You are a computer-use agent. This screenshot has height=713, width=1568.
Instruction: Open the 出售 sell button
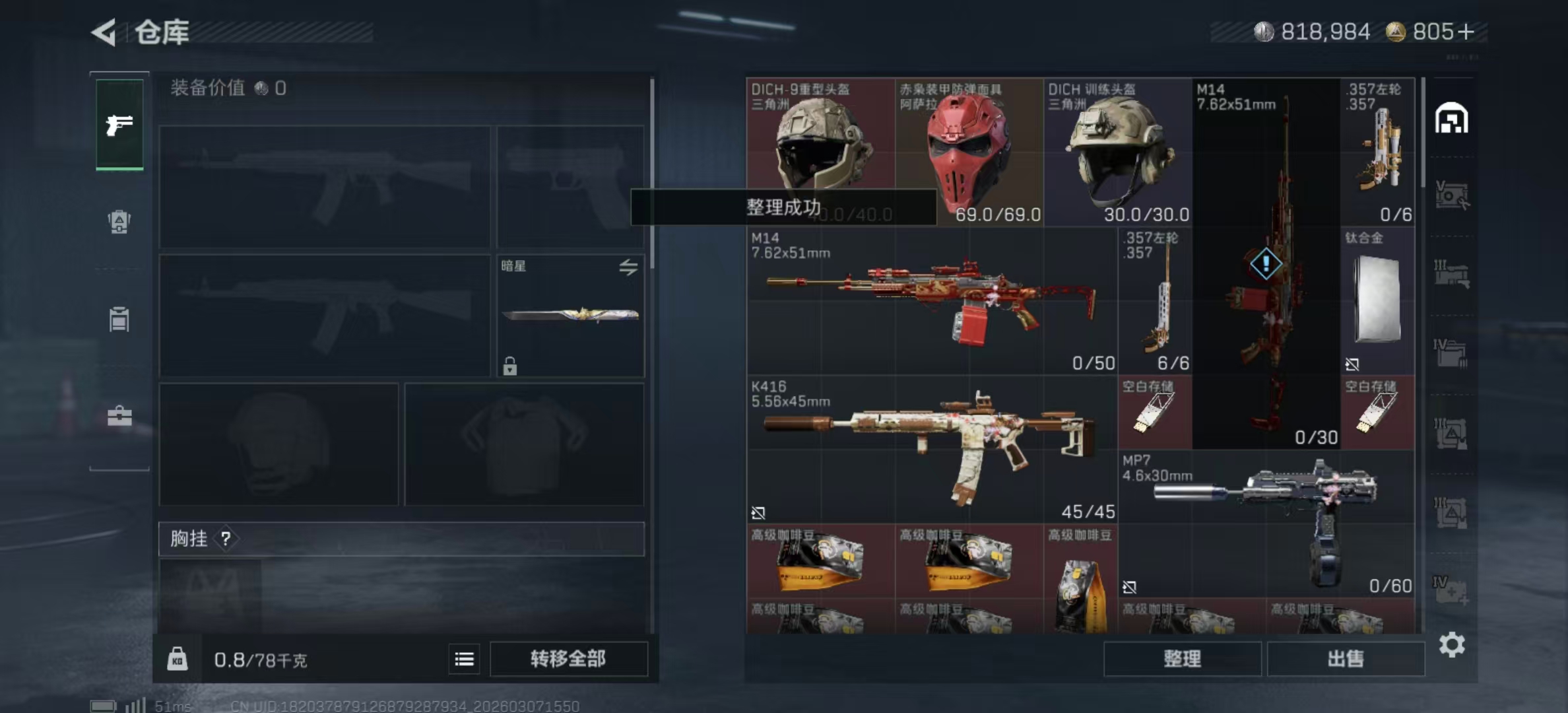(1345, 658)
